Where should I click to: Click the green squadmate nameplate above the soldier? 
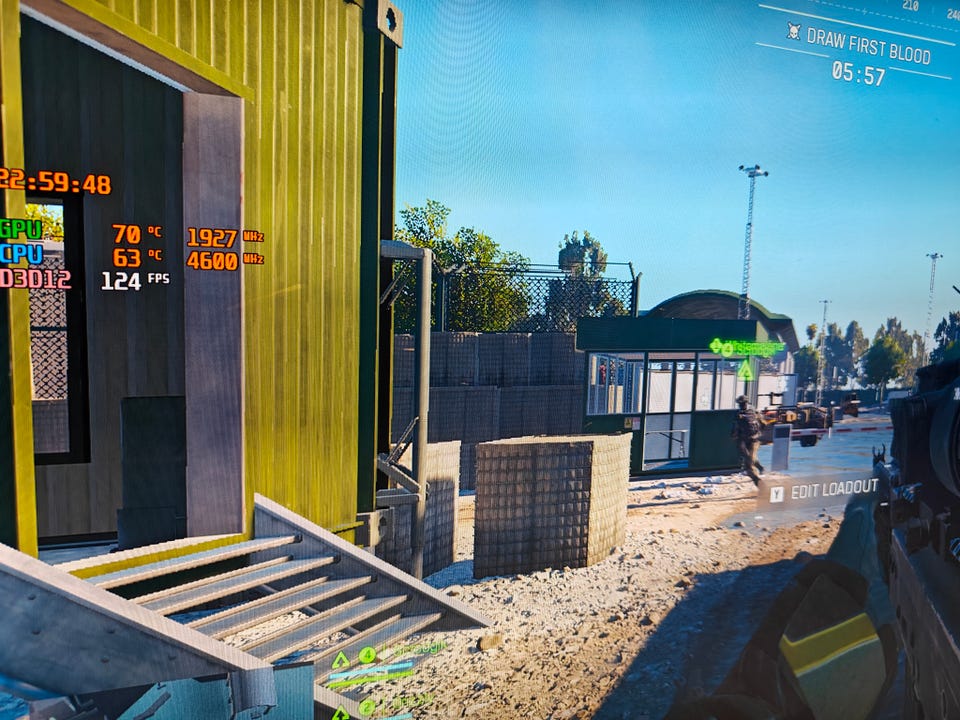[747, 348]
